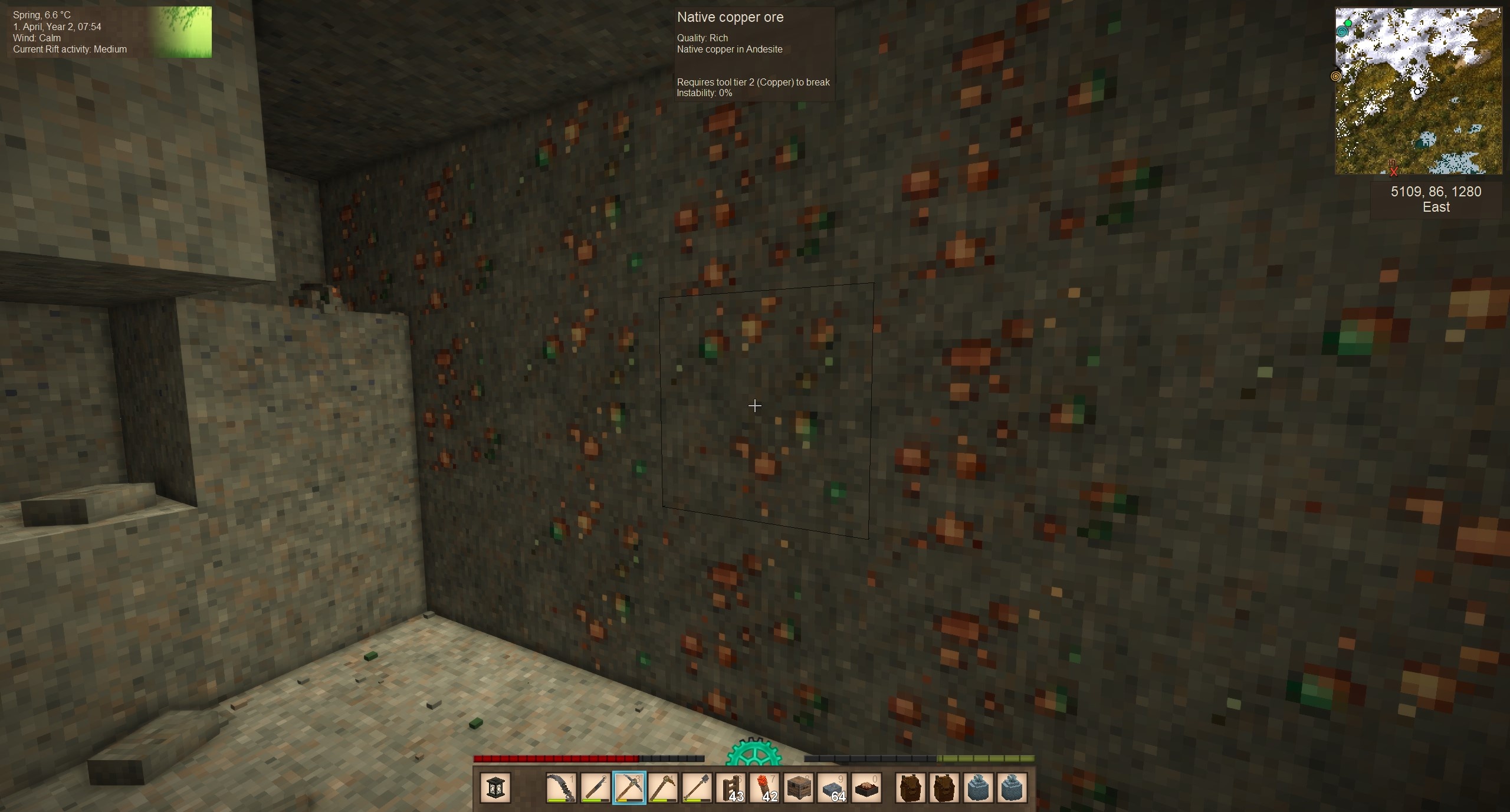This screenshot has width=1510, height=812.
Task: Select the shovel in the hotbar
Action: tap(697, 788)
